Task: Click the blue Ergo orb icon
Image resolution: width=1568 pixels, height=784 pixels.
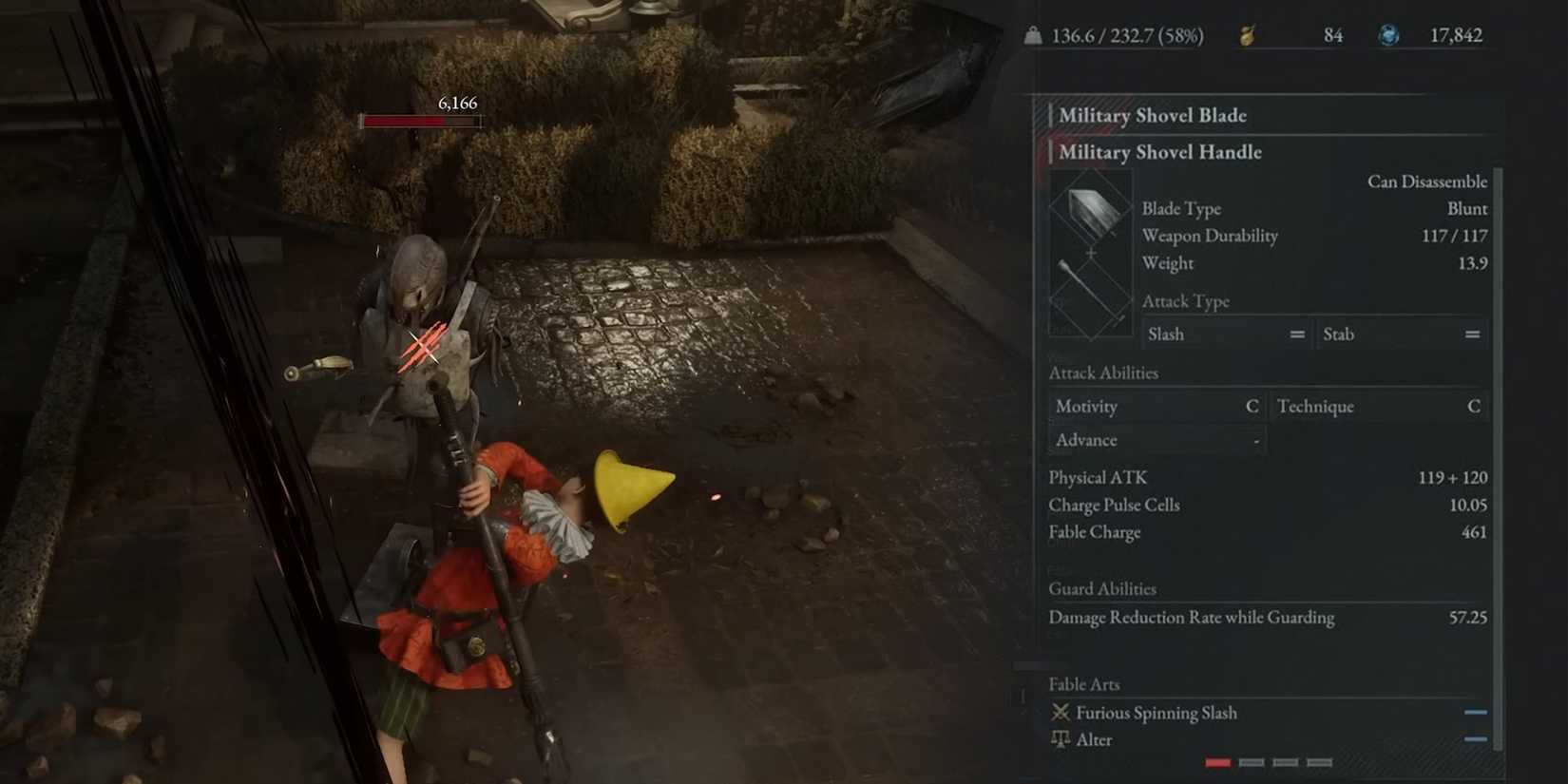Action: pos(1390,35)
